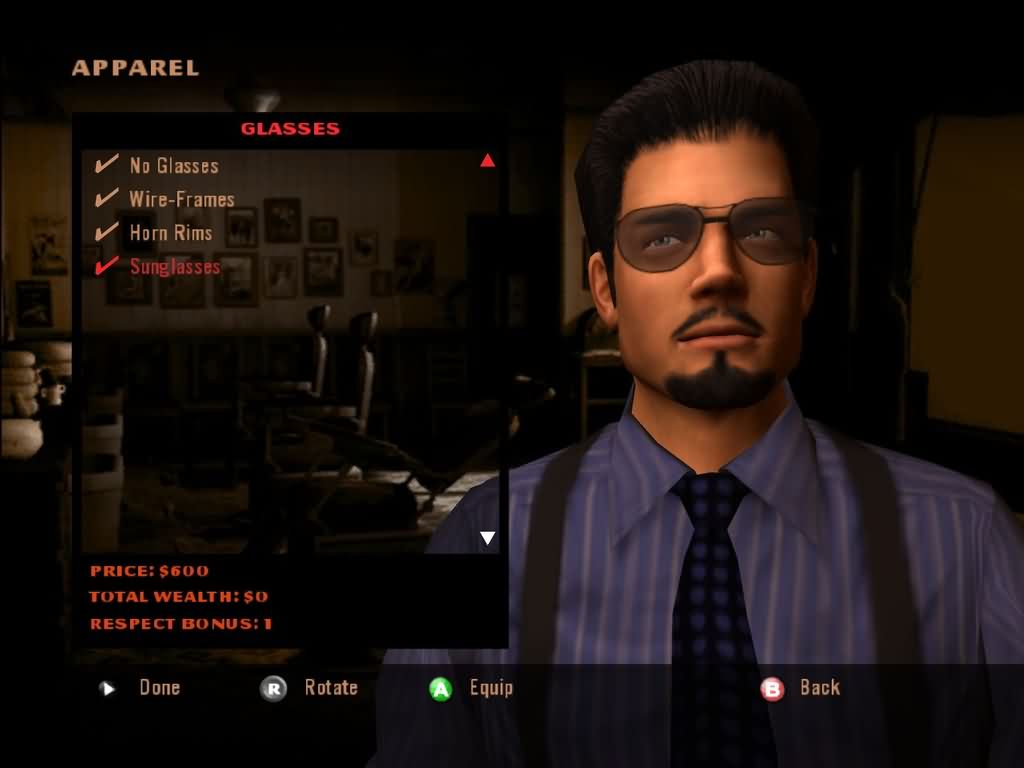Screen dimensions: 1024x768
Task: Pick the Horn Rims glasses
Action: 170,233
